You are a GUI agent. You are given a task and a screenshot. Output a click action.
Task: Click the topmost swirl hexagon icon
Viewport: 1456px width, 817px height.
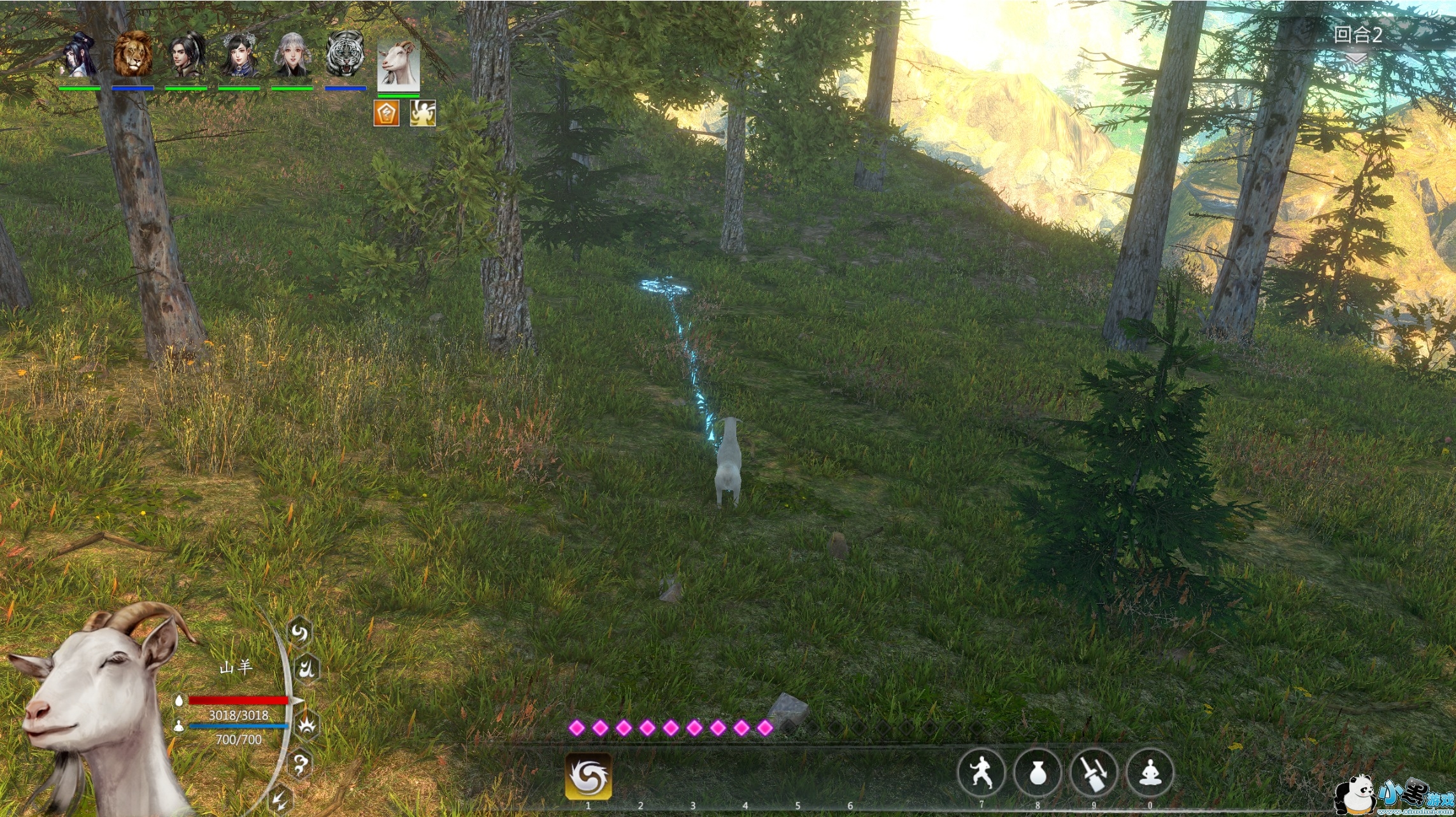tap(299, 633)
